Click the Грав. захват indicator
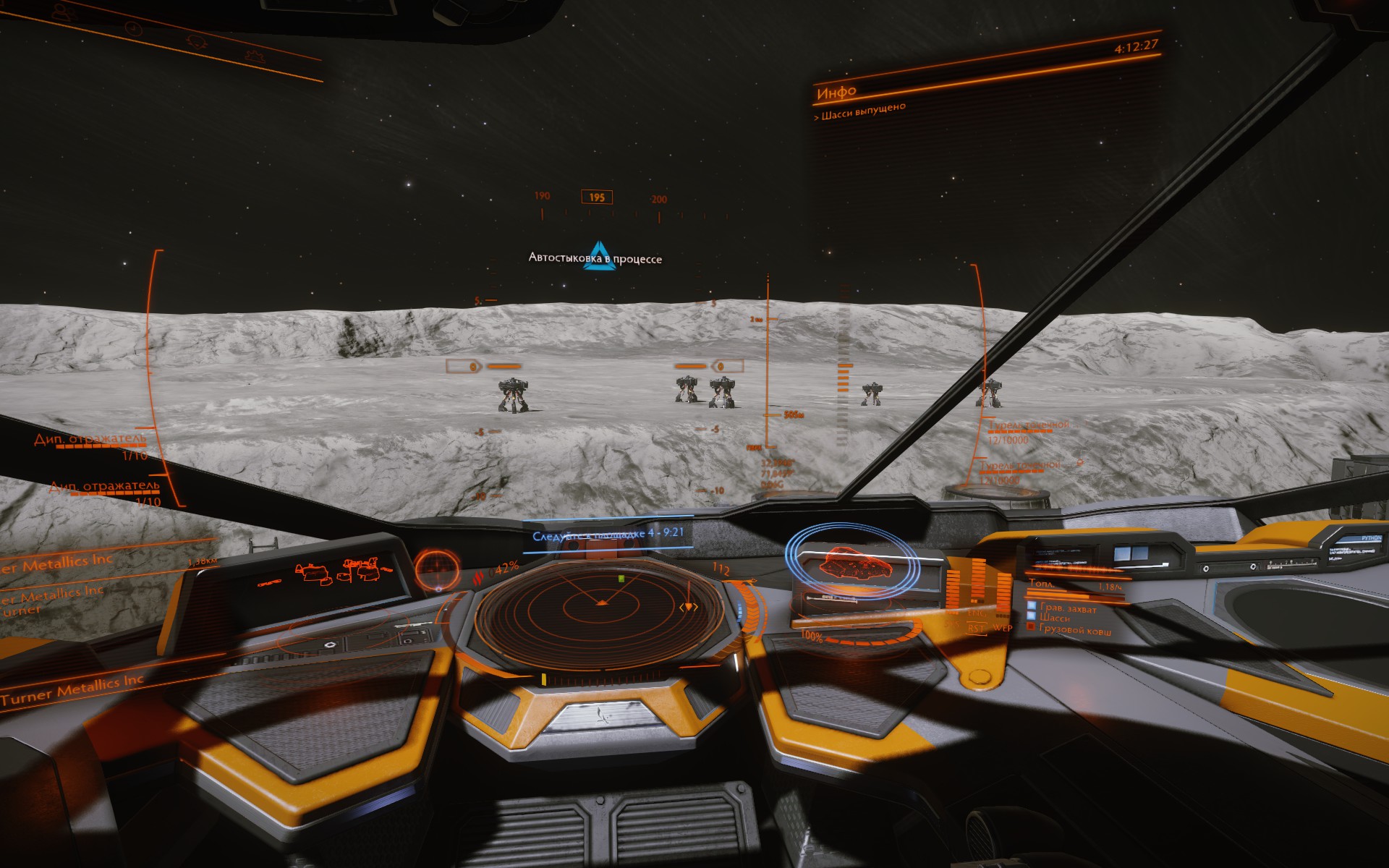This screenshot has width=1389, height=868. 1068,609
